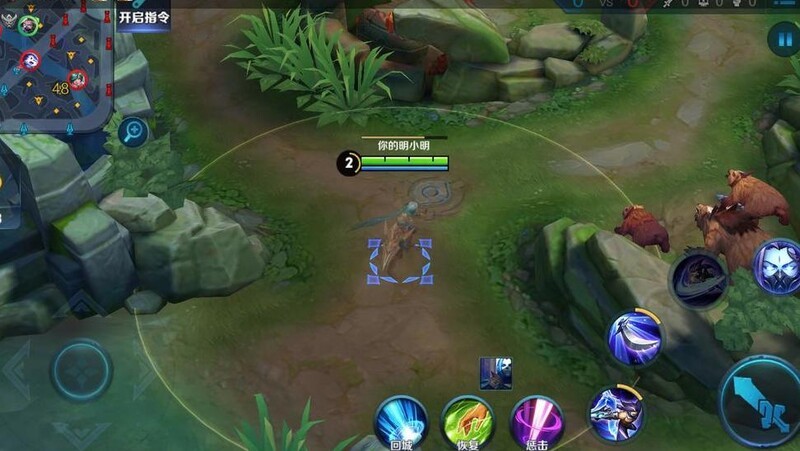Select the dark shadow dash skill

click(x=698, y=278)
